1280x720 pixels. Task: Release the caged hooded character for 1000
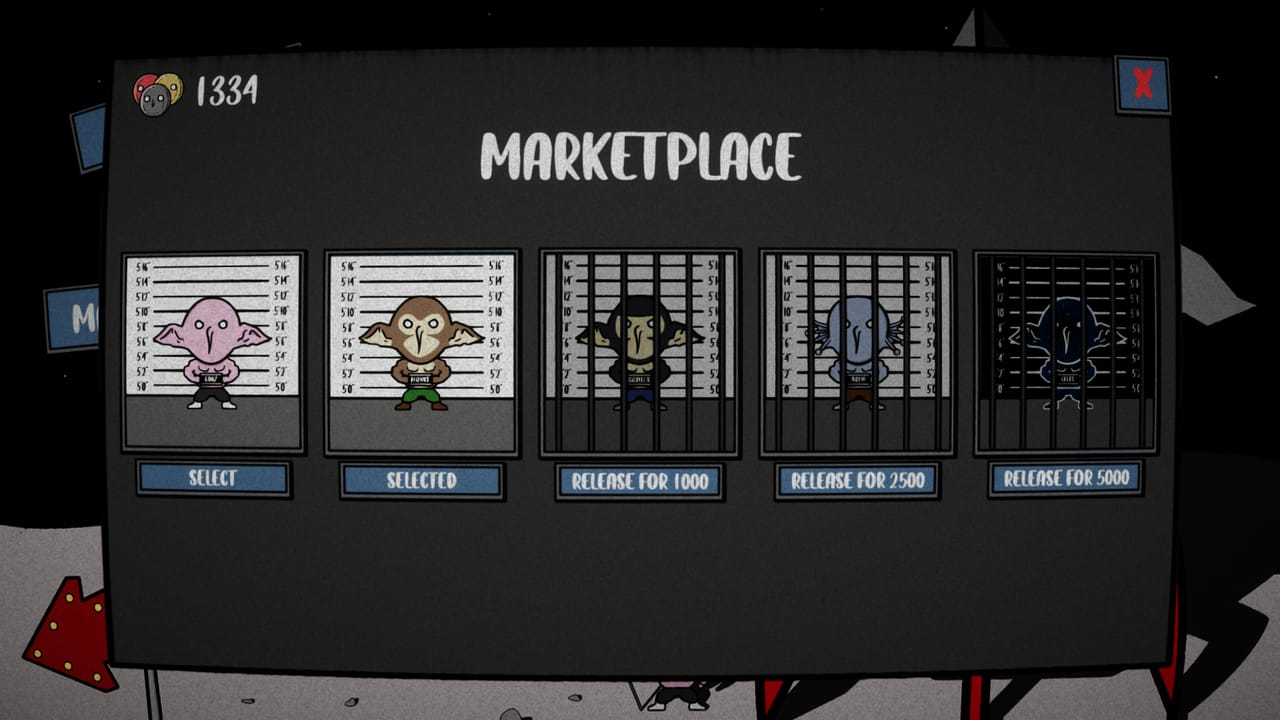637,482
